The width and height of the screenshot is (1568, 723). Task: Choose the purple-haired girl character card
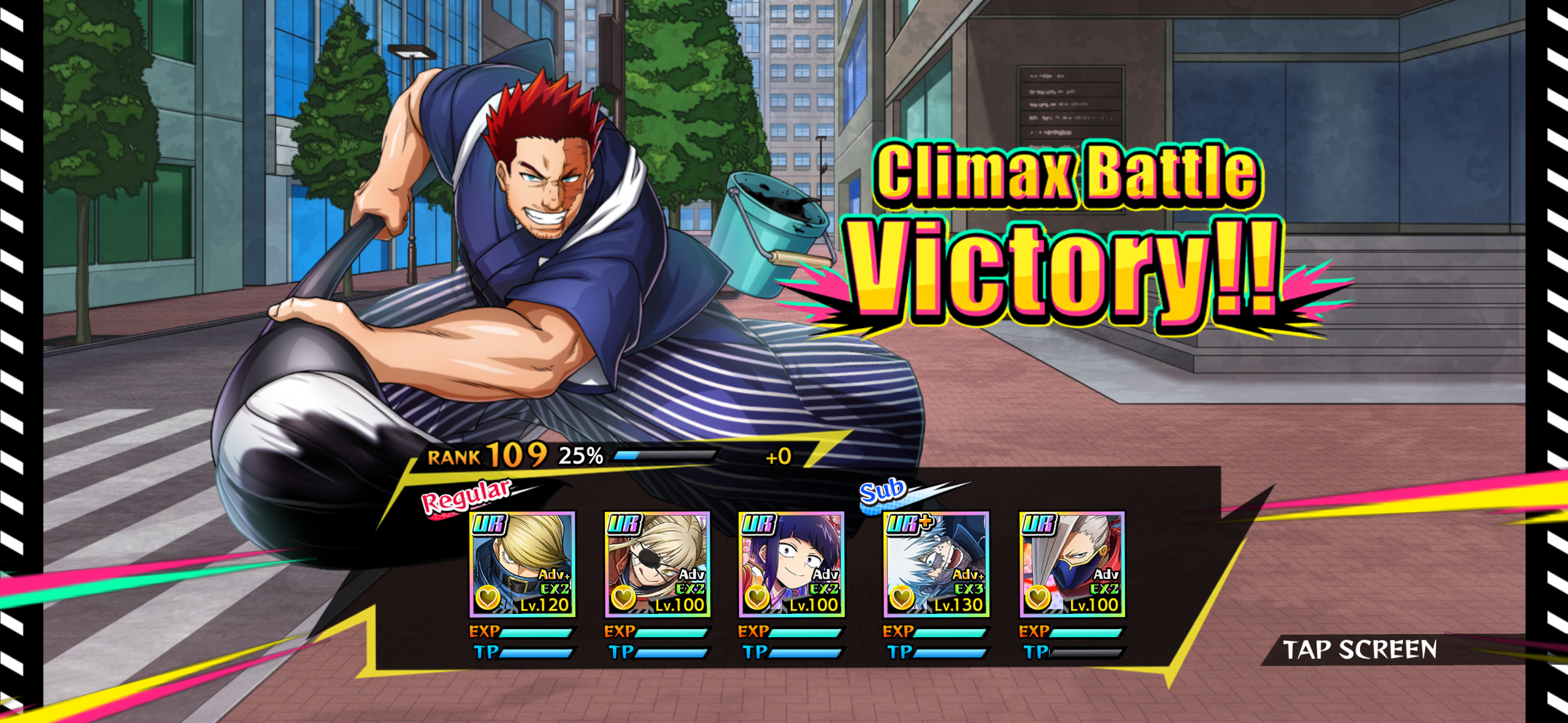pyautogui.click(x=791, y=564)
